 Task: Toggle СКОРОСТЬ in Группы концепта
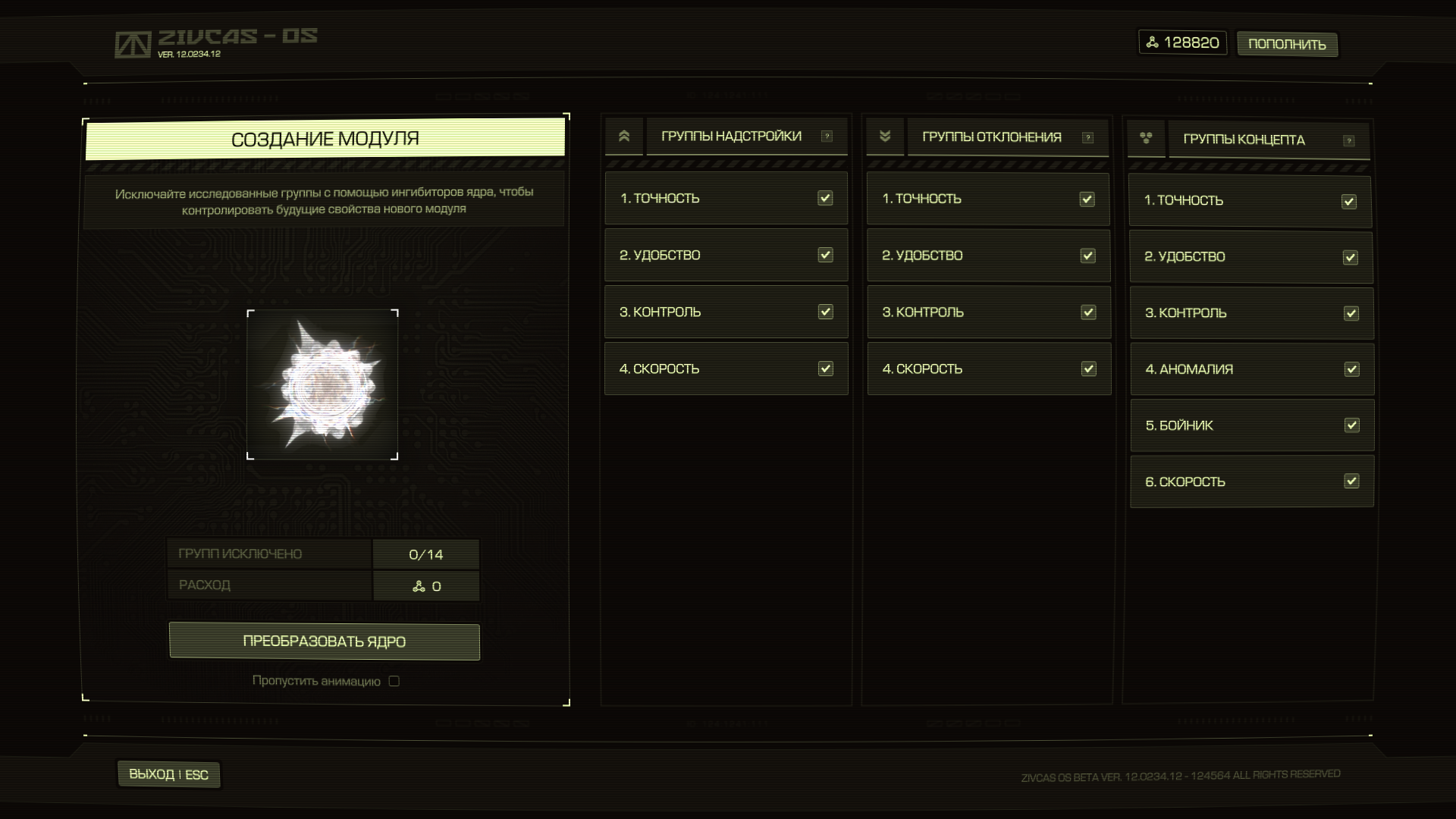[1351, 482]
